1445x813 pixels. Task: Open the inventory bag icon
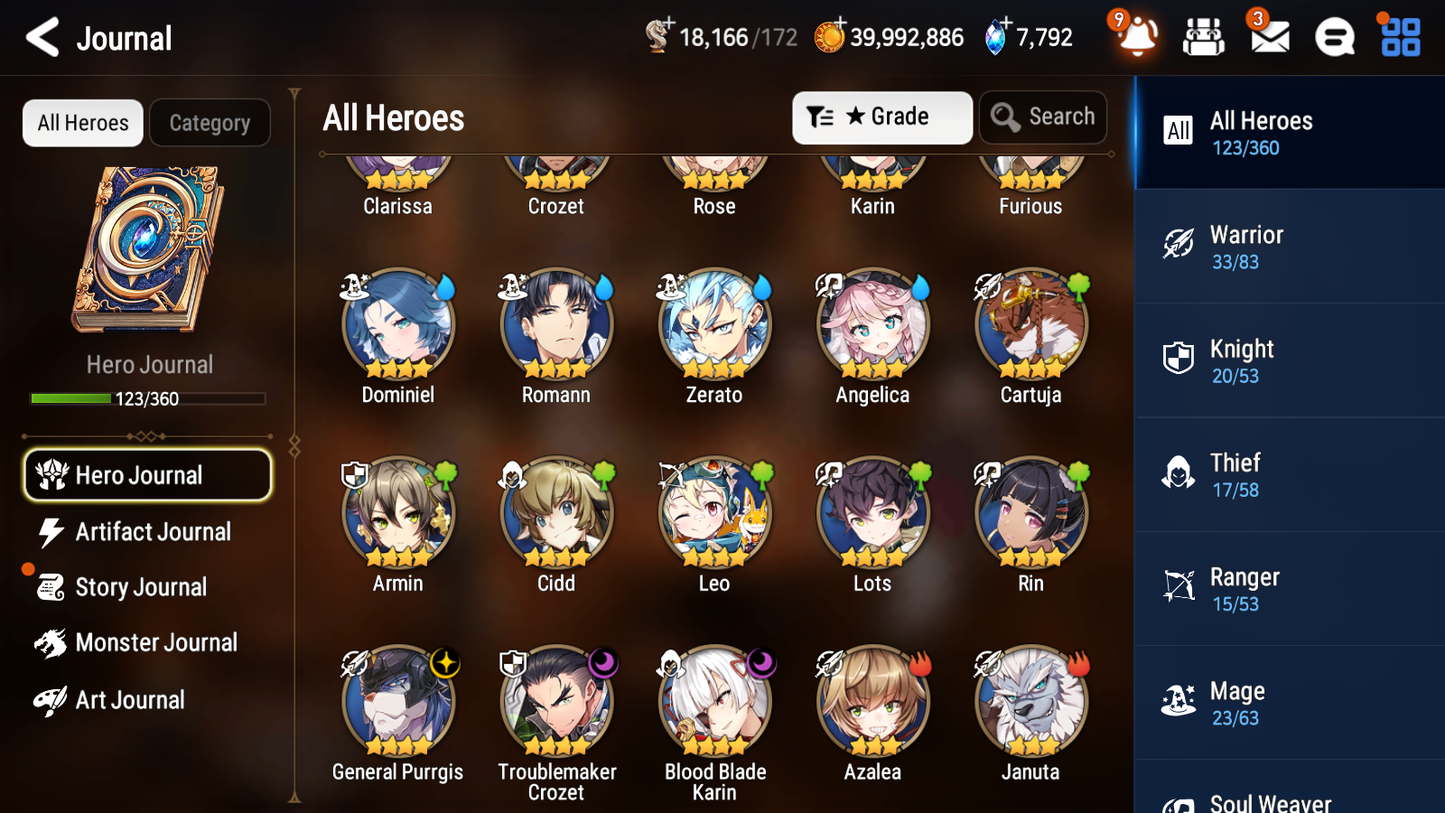point(1202,36)
